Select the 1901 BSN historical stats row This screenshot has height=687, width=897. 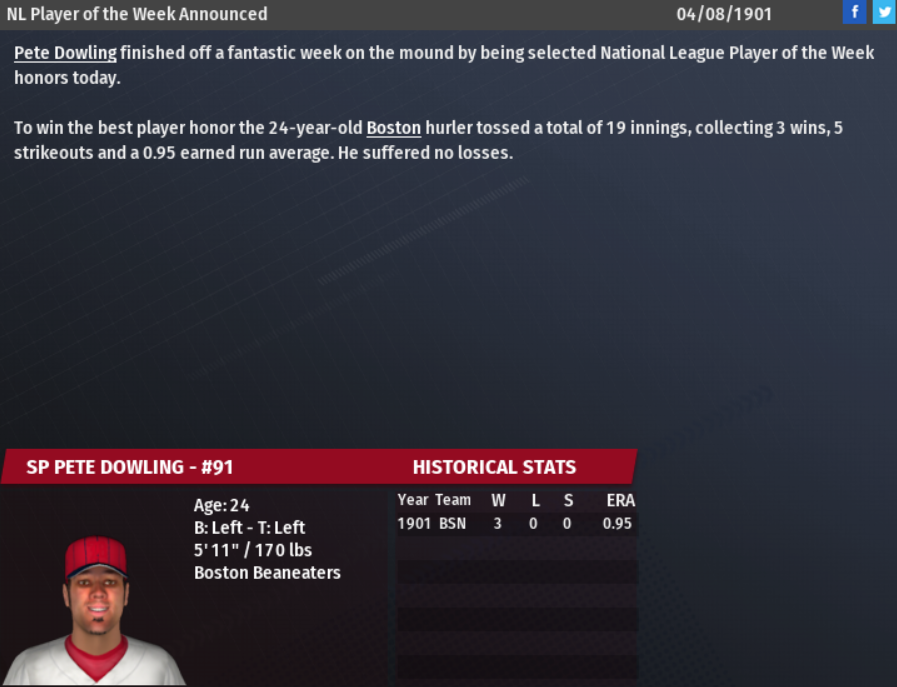point(515,523)
